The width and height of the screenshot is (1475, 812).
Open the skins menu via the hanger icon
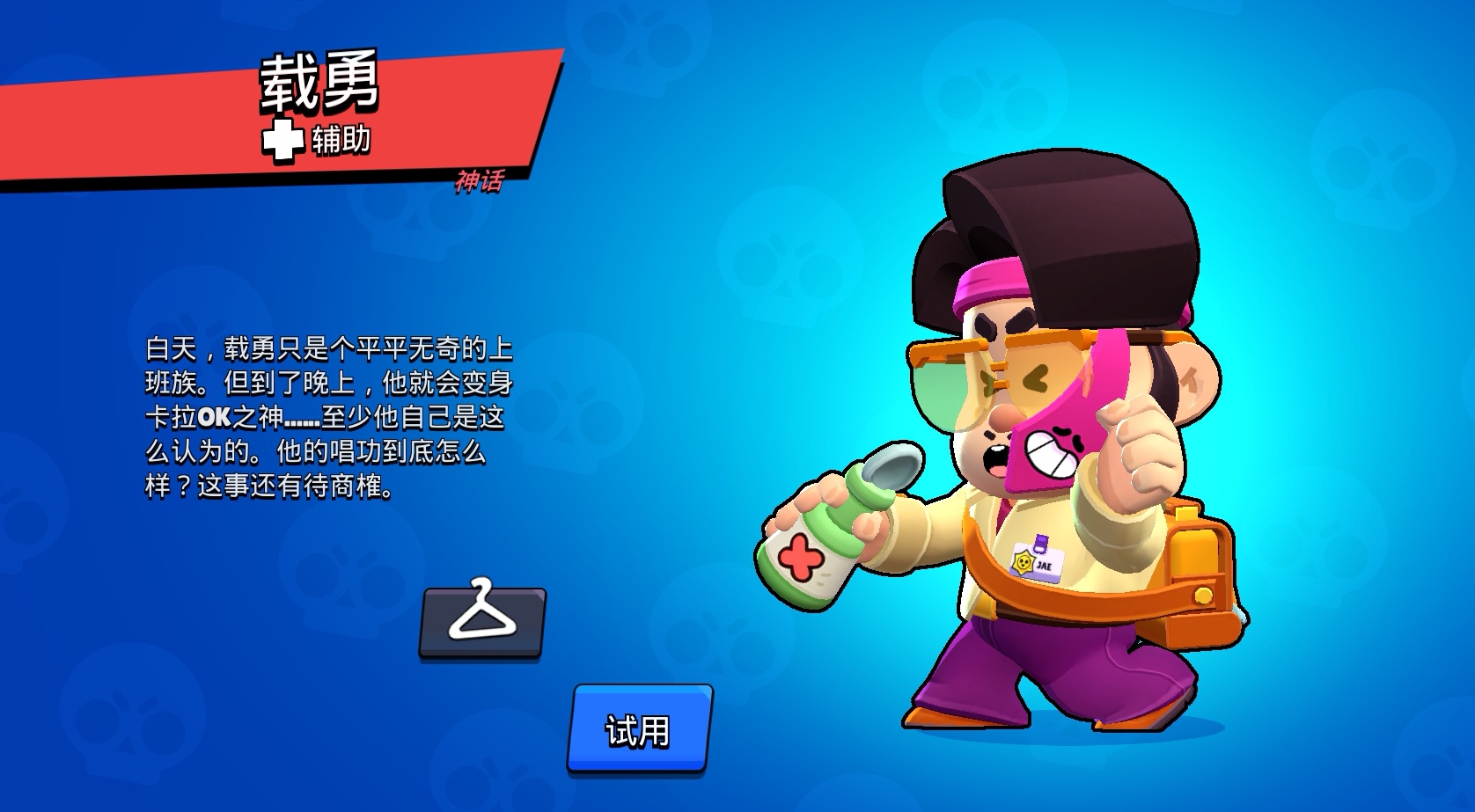481,623
